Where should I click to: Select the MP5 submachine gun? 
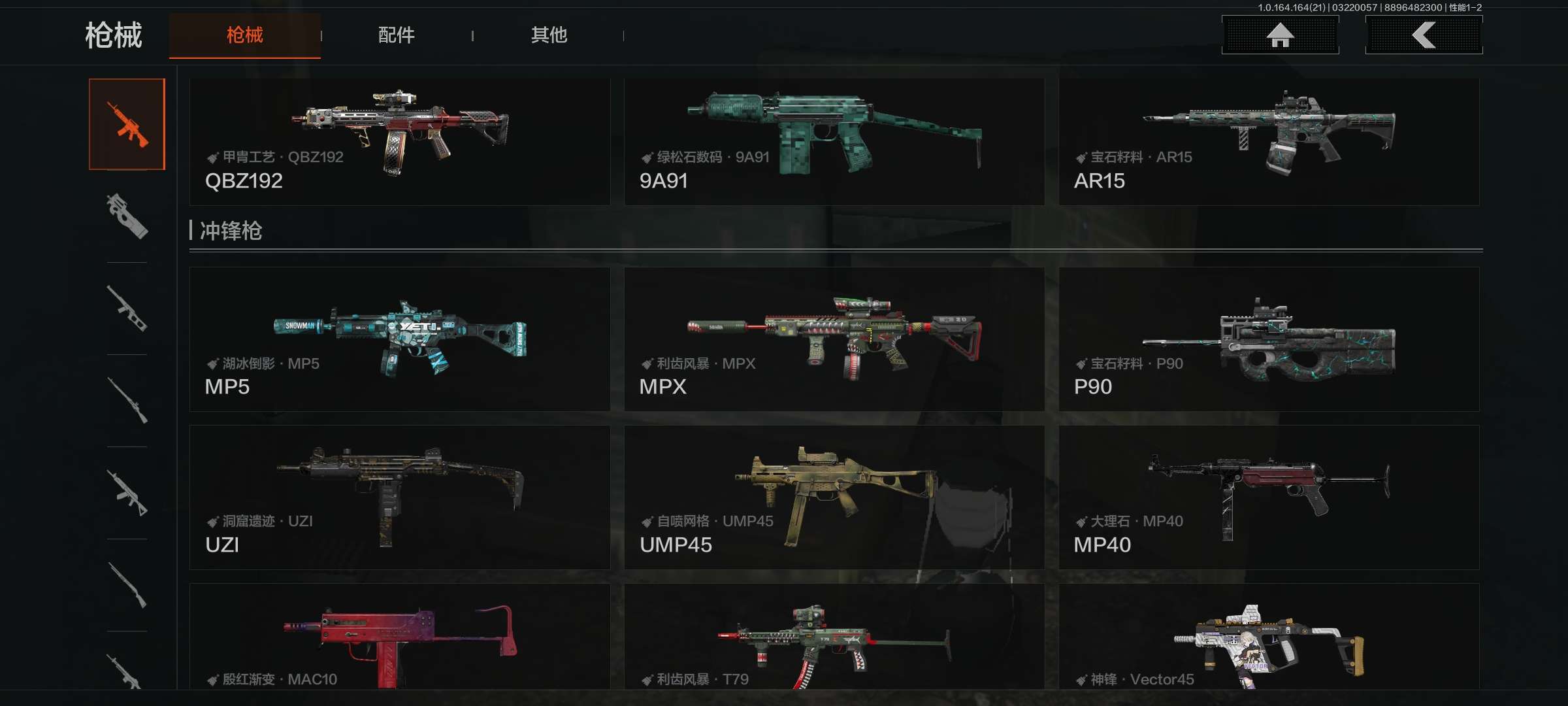coord(399,339)
